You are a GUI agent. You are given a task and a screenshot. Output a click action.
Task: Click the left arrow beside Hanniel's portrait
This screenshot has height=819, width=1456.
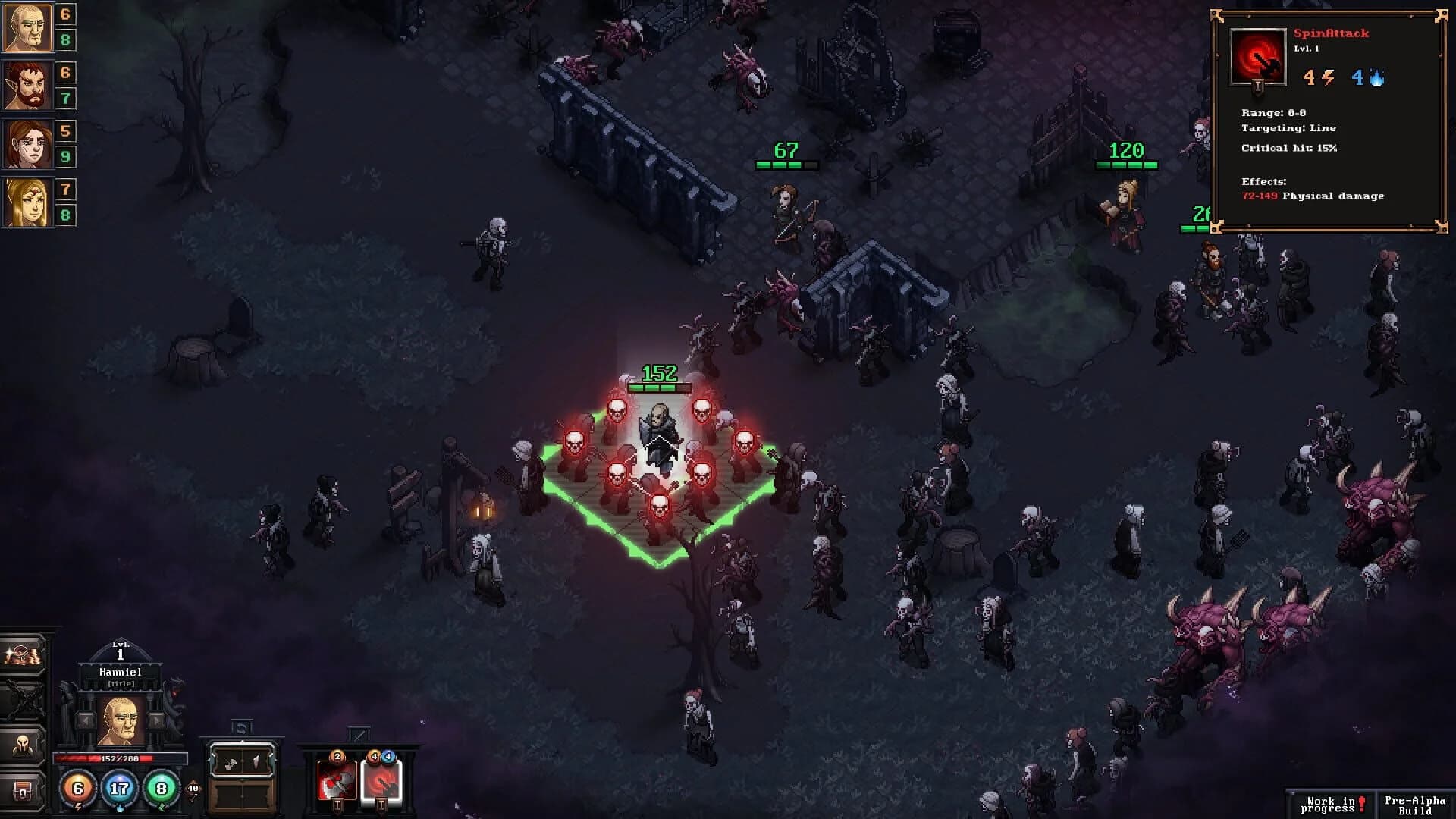[x=86, y=720]
